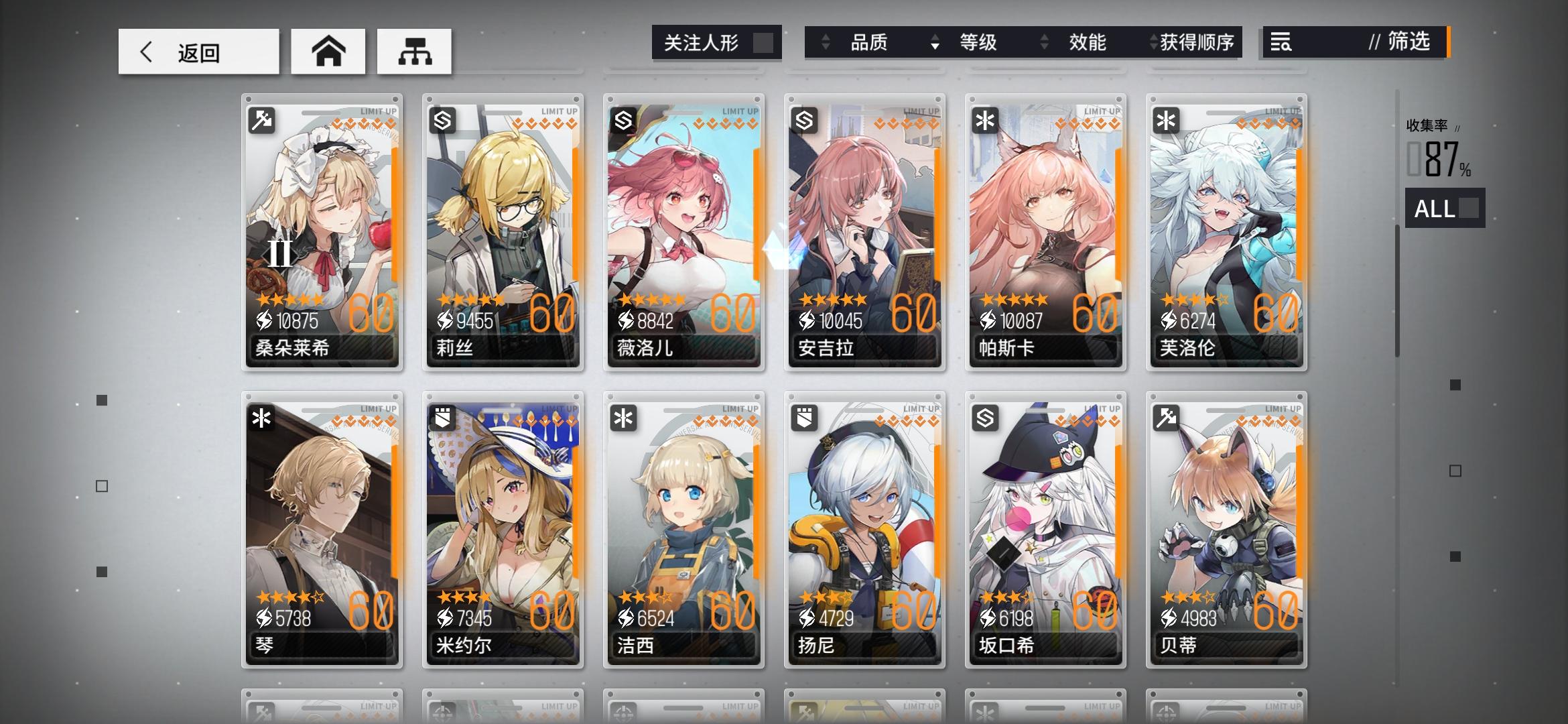Select the hammer class icon on 贝蒂's card
The height and width of the screenshot is (724, 1568).
click(1166, 418)
